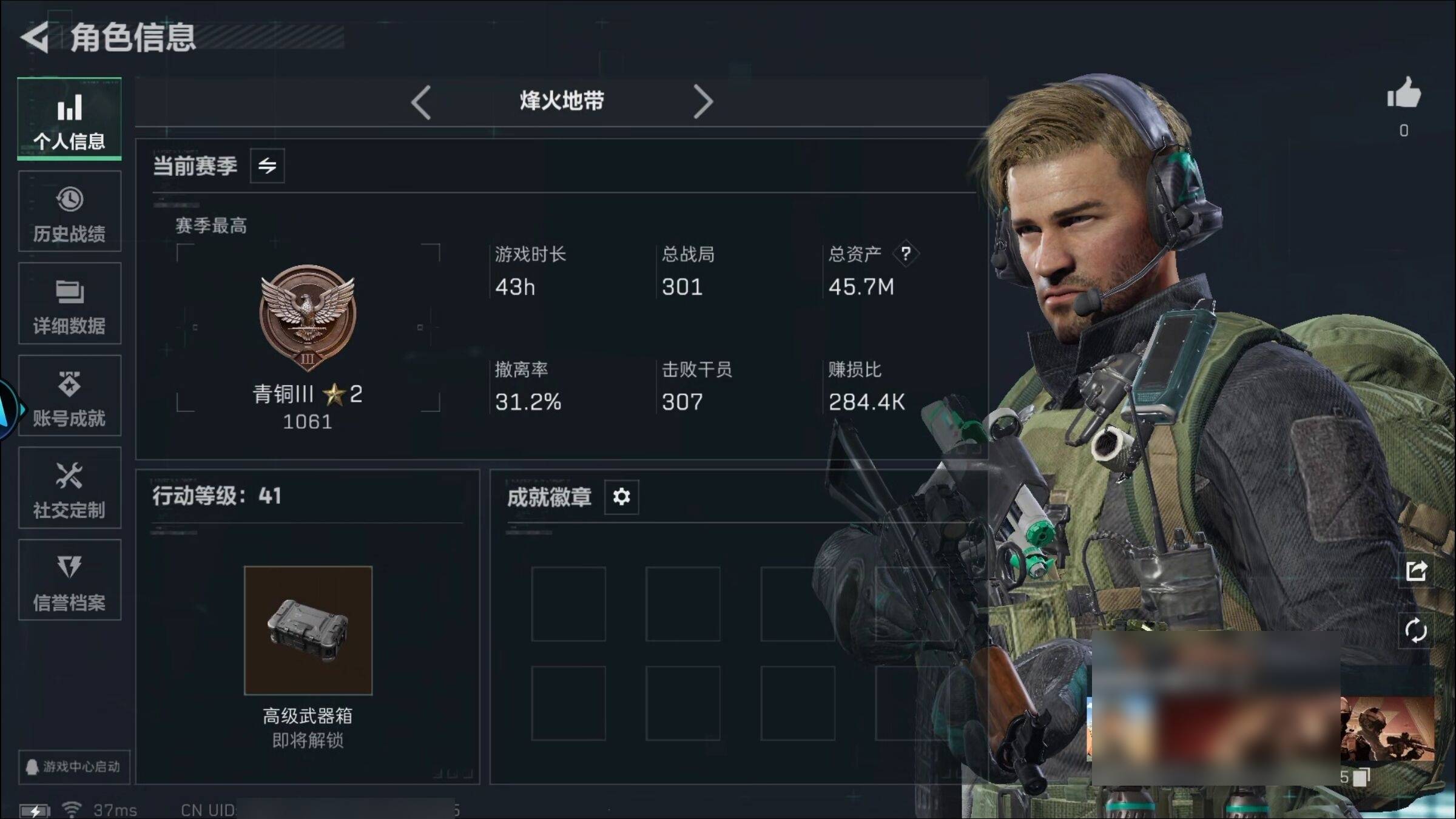Open 成就徽章 gear settings
Screen dimensions: 1456x819
[621, 497]
